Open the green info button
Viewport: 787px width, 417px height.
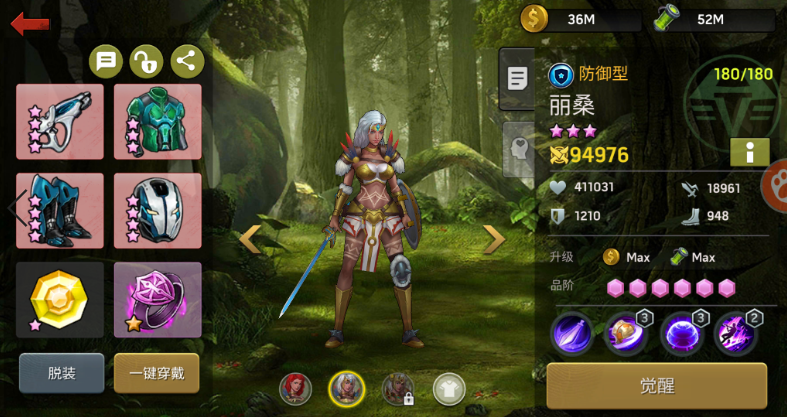[750, 152]
